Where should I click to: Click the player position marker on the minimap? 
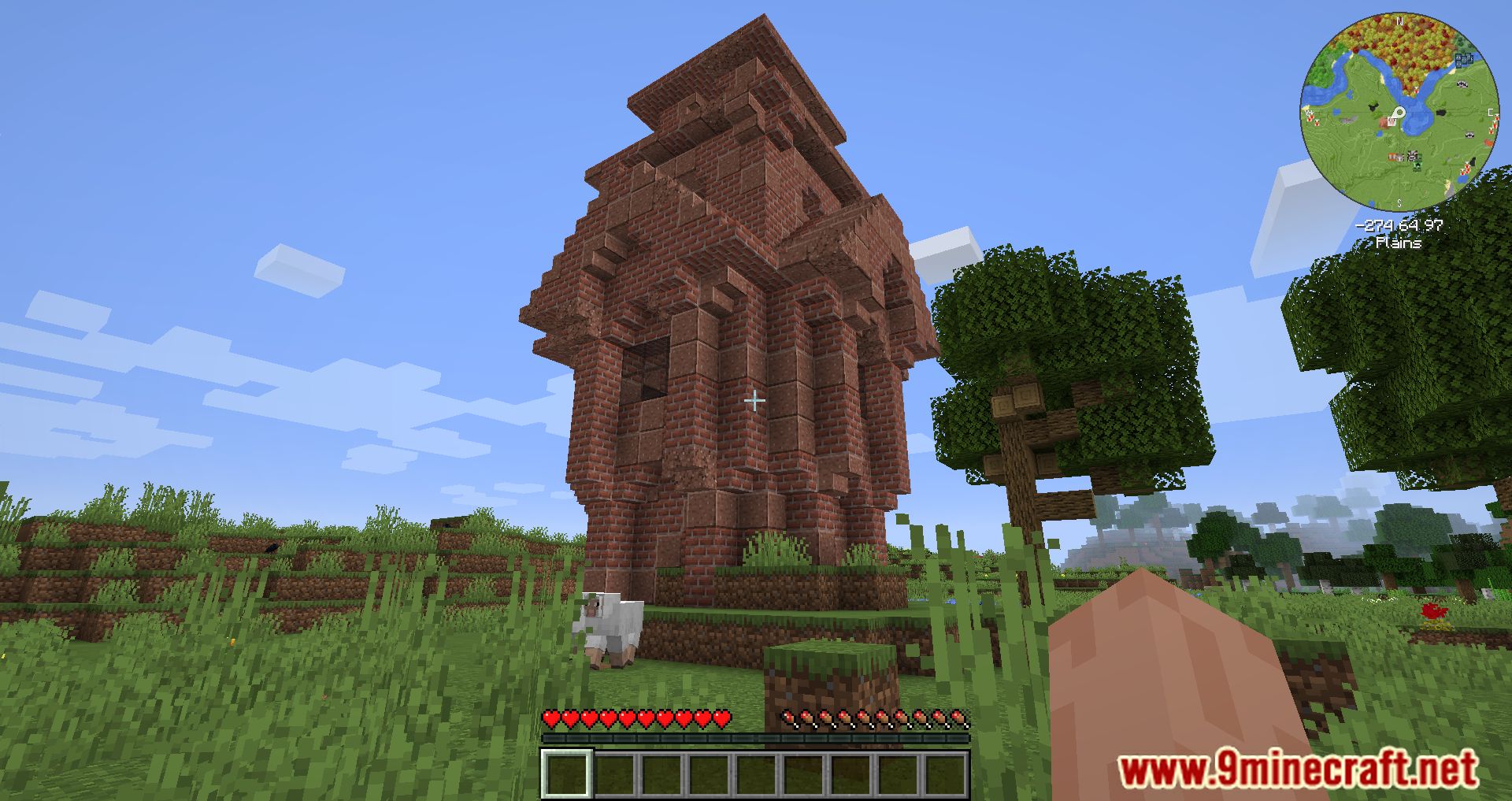click(1399, 113)
